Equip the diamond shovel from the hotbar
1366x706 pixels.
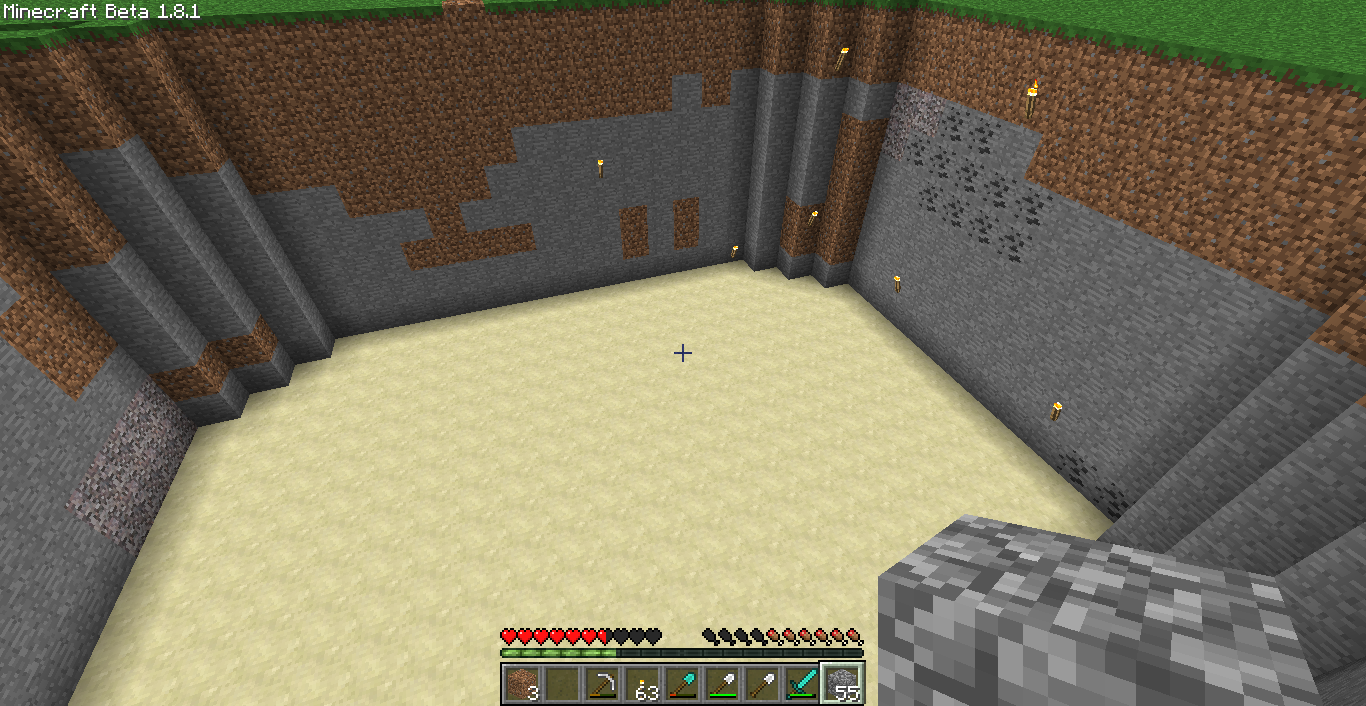tap(681, 683)
